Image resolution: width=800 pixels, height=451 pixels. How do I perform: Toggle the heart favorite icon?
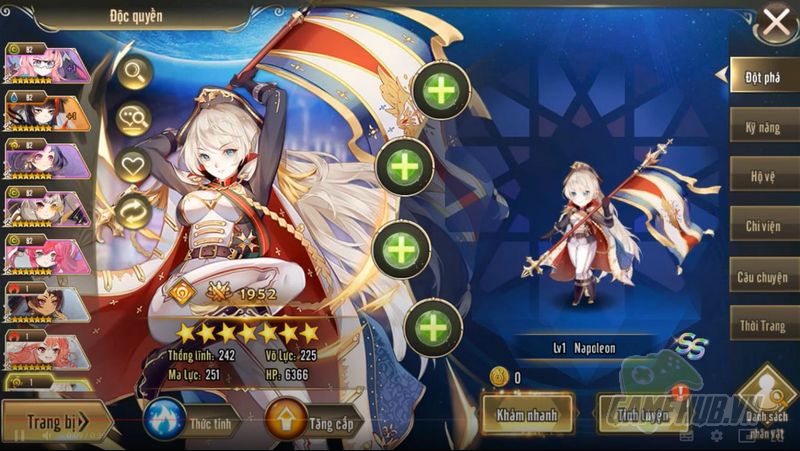tap(133, 164)
